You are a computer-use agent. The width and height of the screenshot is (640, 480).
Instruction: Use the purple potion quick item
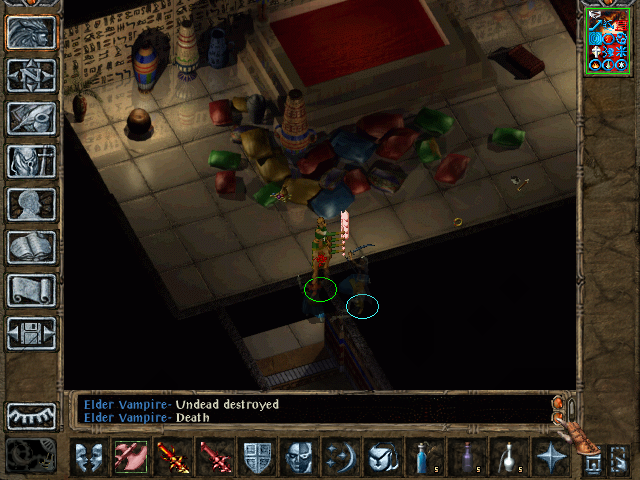point(467,457)
